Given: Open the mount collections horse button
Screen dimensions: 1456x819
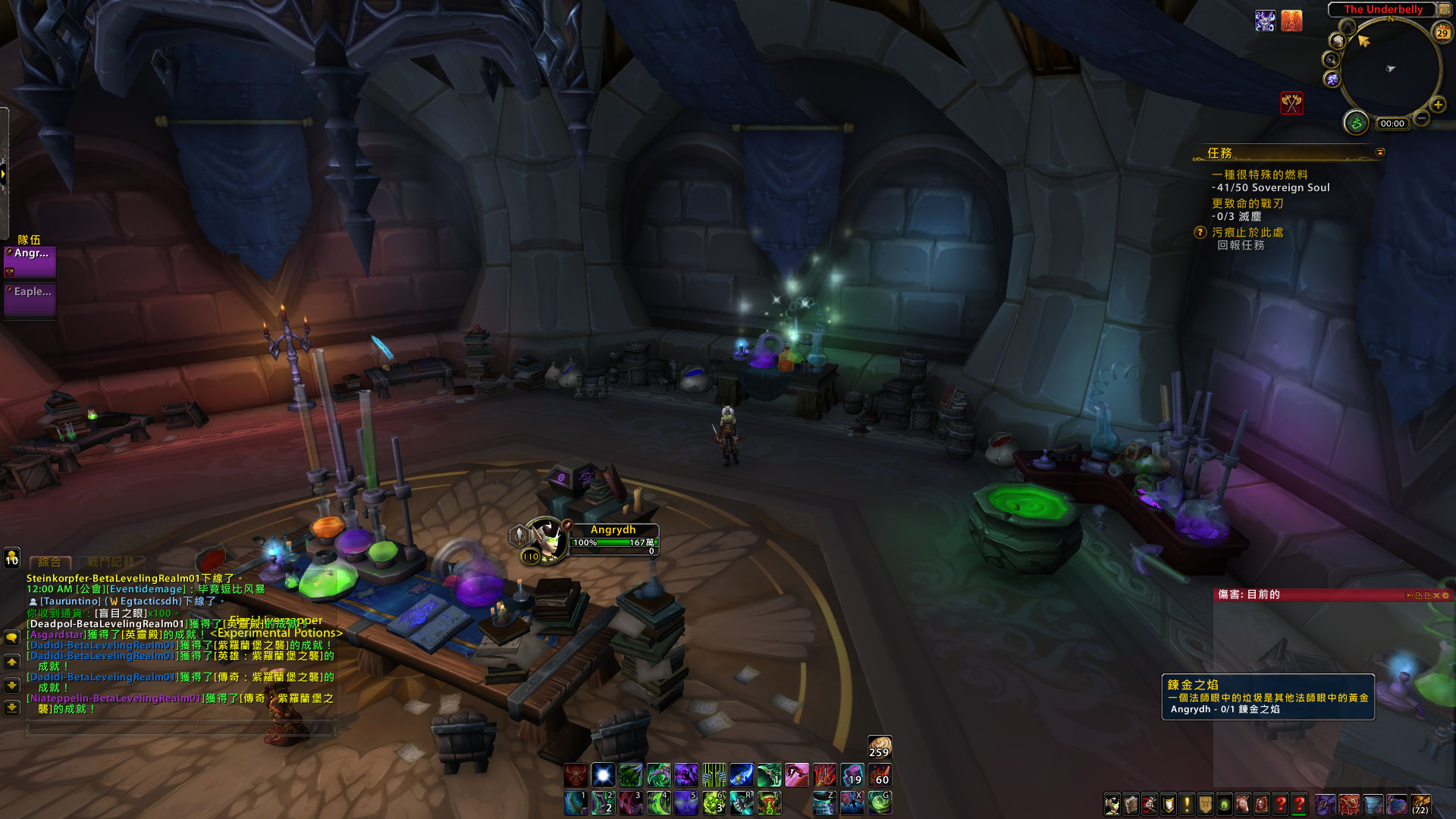Looking at the screenshot, I should 1243,804.
